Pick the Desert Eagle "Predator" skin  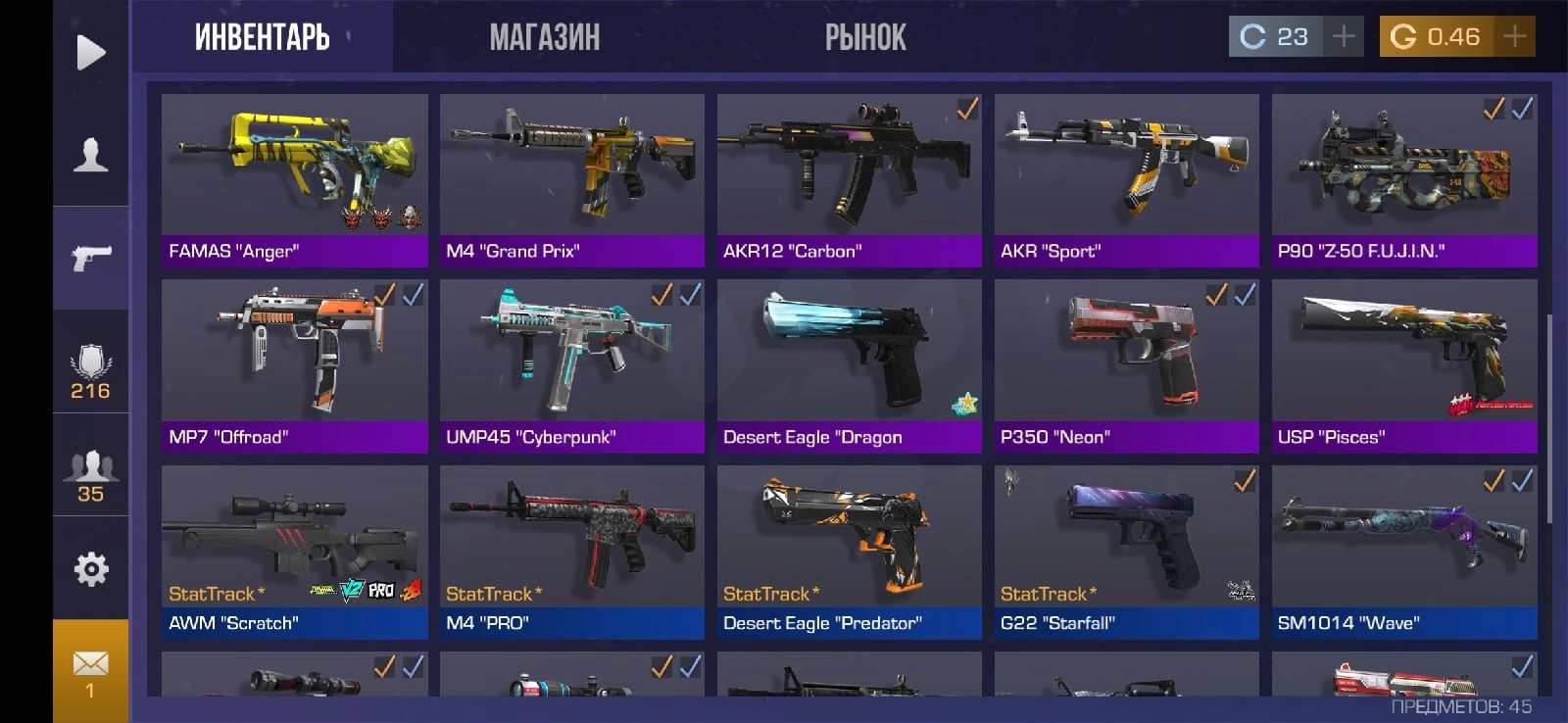click(849, 552)
